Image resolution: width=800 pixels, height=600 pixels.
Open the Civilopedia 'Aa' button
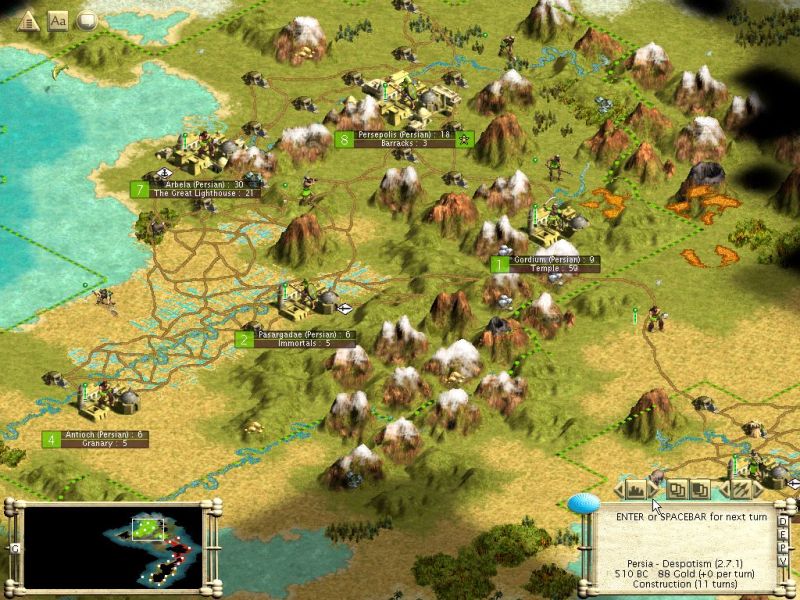(57, 21)
